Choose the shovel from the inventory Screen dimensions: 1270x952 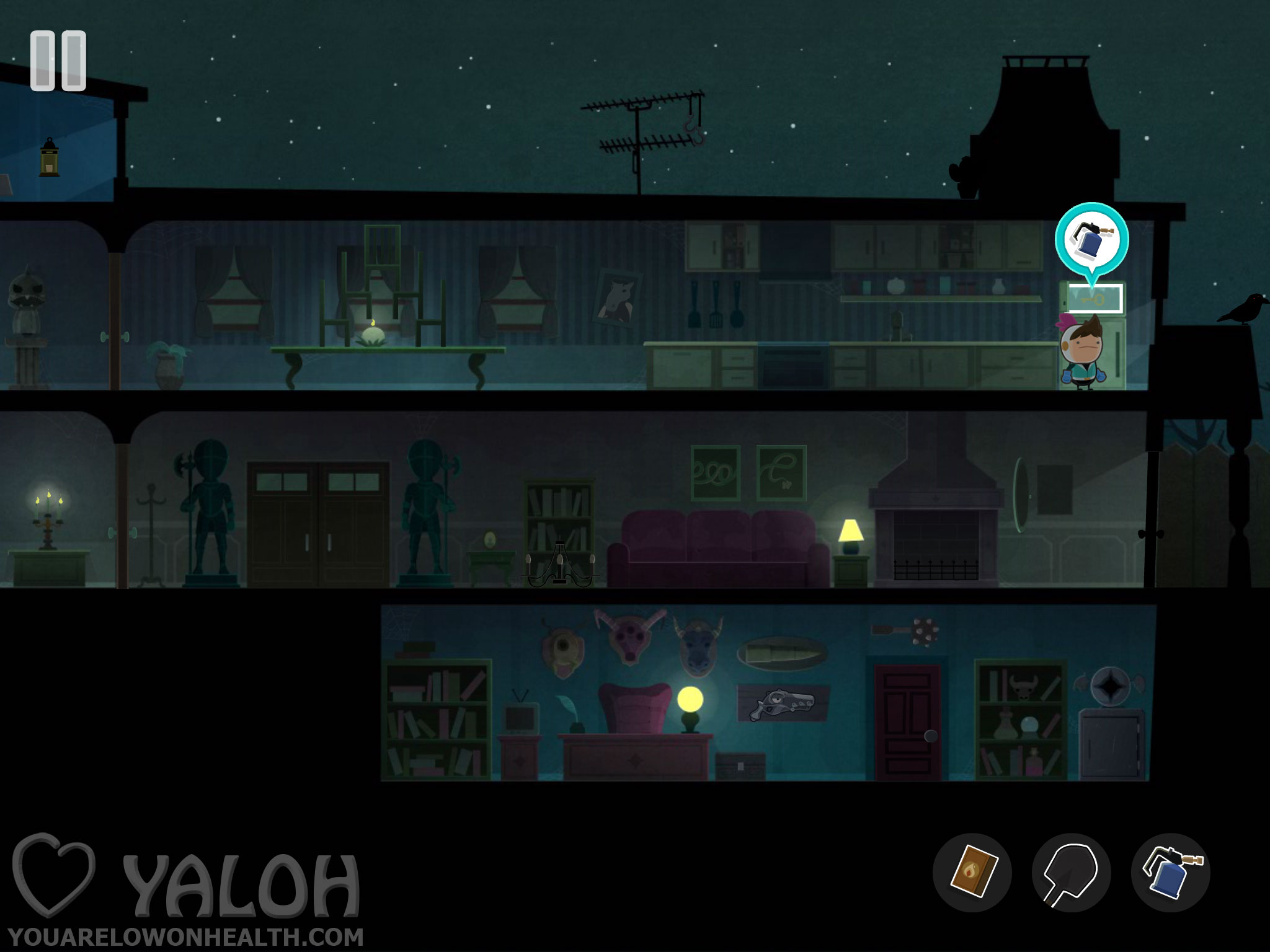point(1071,872)
